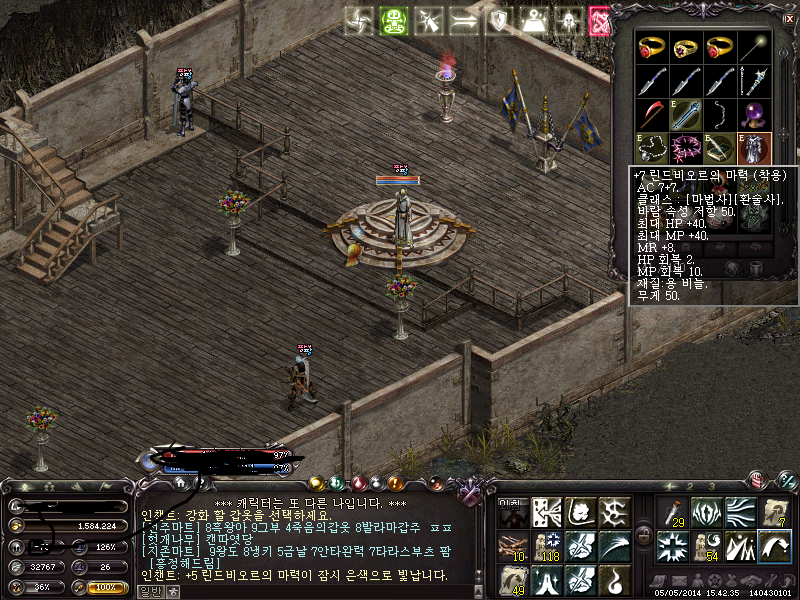Select the 일반 chat tab
The image size is (800, 600).
(148, 590)
